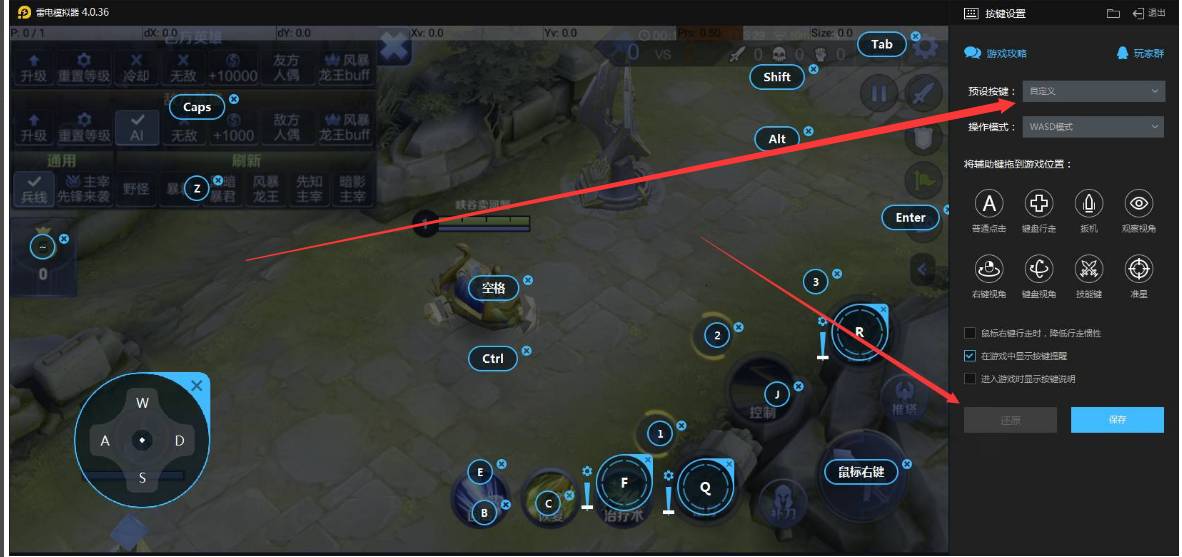Toggle the 兵线 minion lane option
This screenshot has height=557, width=1182.
pos(34,187)
